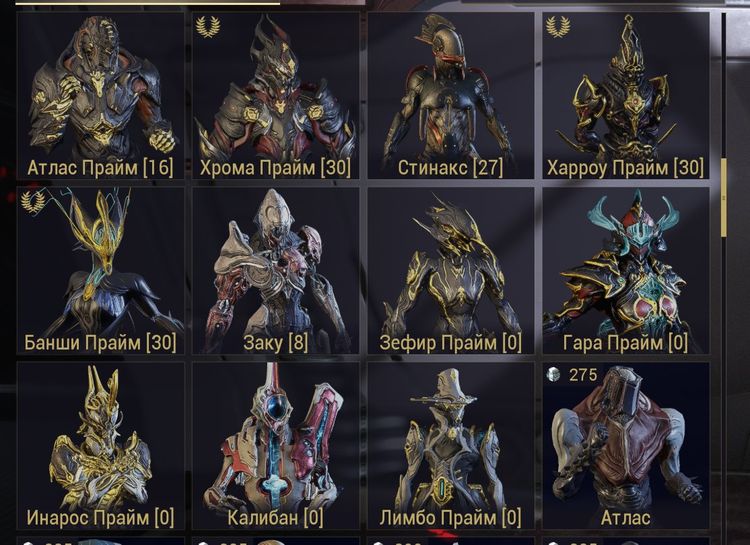Choose the Банши Прайм [30] tile
The height and width of the screenshot is (545, 750).
click(x=100, y=271)
